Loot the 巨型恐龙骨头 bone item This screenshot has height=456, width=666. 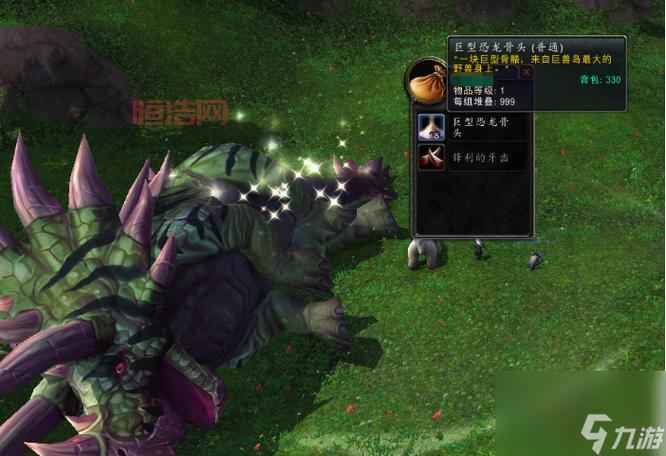432,128
